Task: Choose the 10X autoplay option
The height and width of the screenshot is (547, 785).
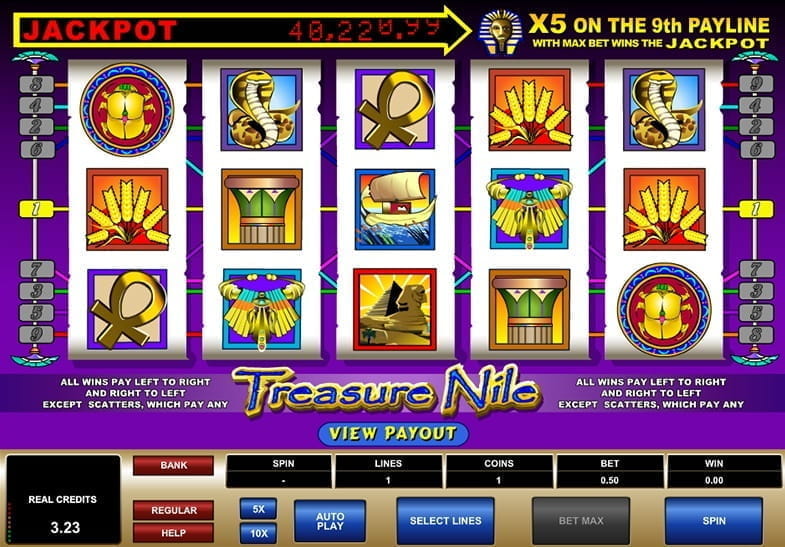Action: pyautogui.click(x=258, y=532)
